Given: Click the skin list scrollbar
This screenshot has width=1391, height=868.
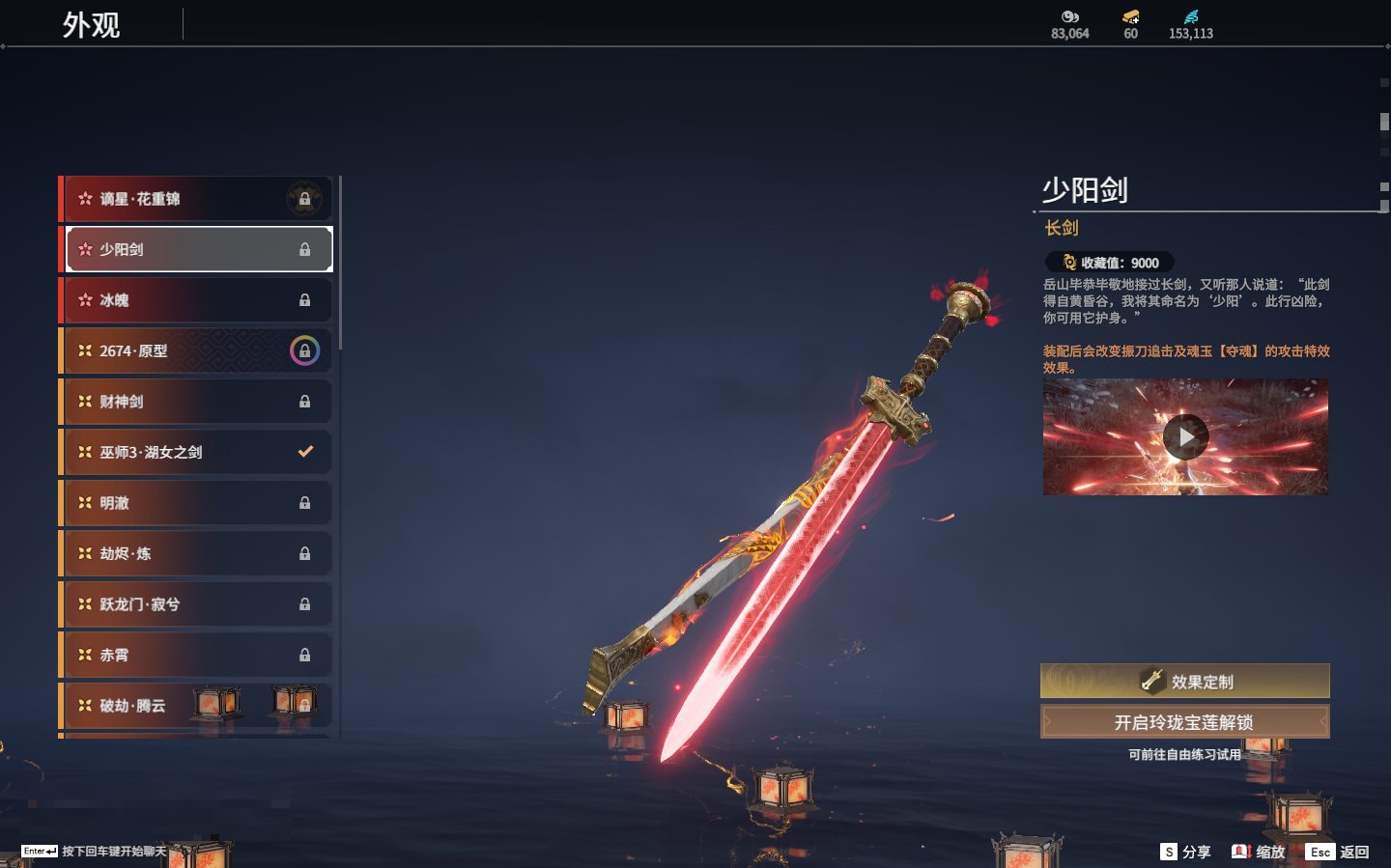Looking at the screenshot, I should point(341,261).
